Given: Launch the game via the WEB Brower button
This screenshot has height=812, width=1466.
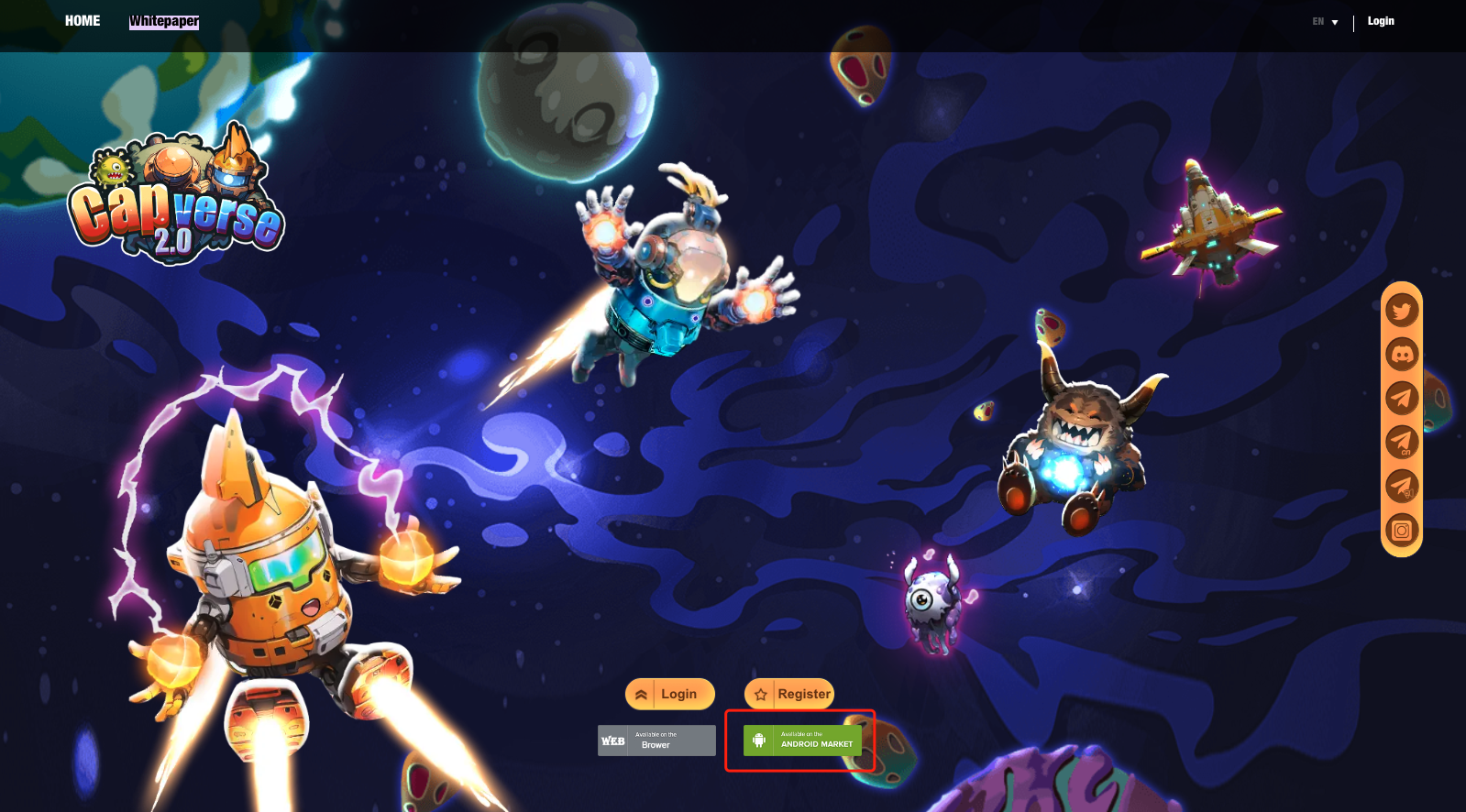Looking at the screenshot, I should click(656, 741).
